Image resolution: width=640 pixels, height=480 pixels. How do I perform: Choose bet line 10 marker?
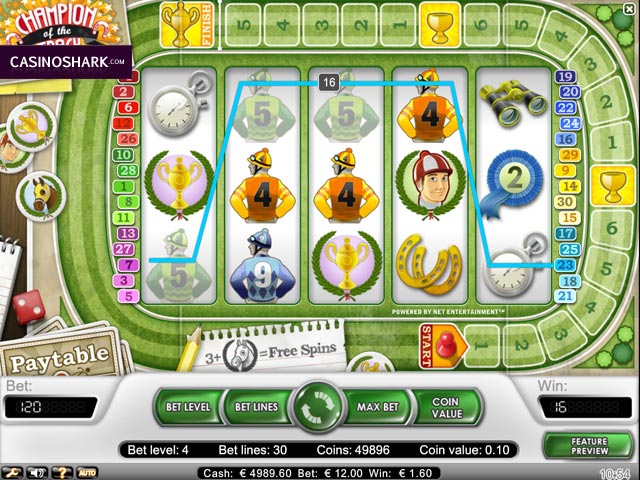pos(125,155)
